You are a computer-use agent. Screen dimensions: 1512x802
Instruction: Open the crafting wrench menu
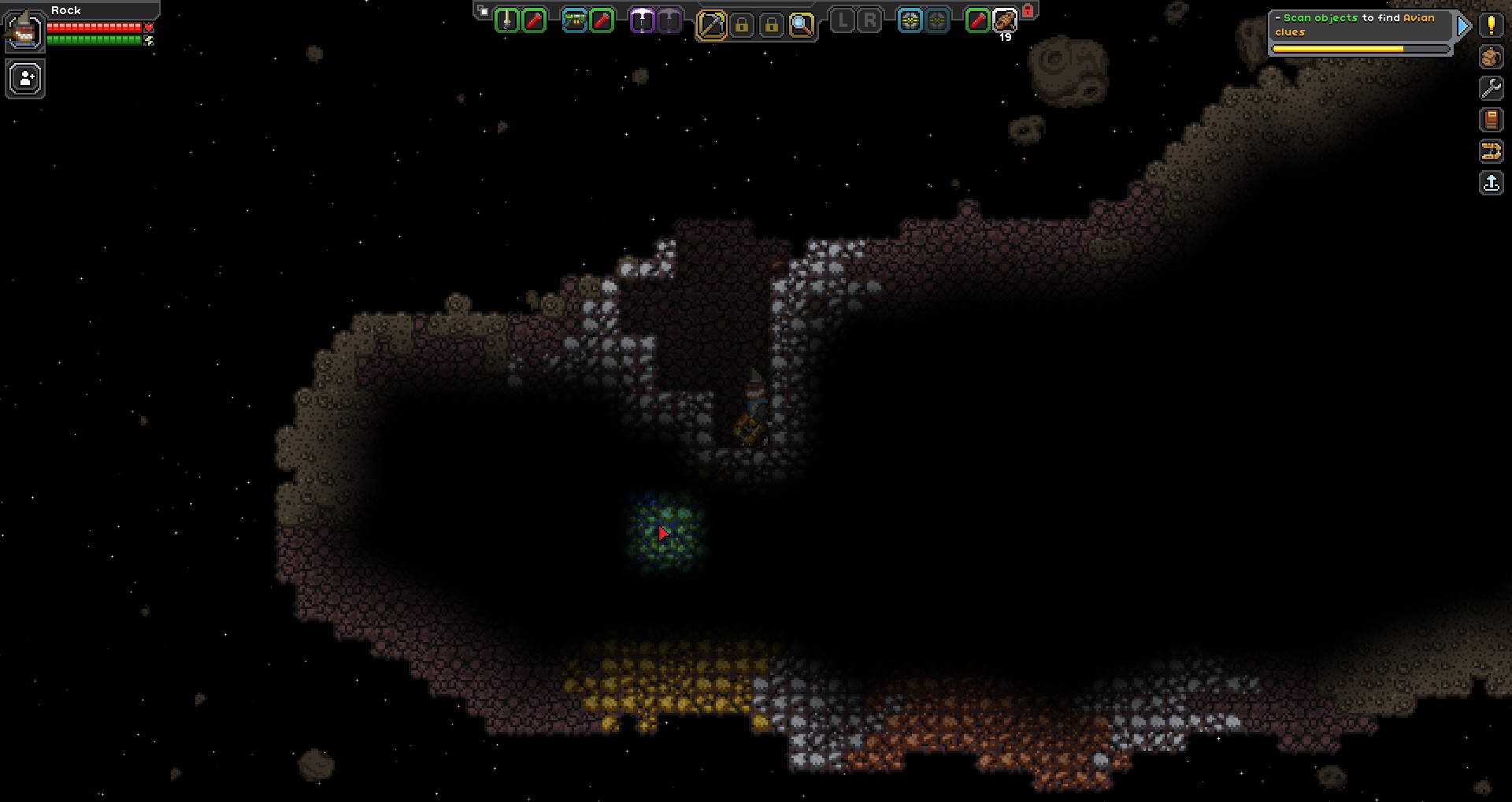[x=1491, y=88]
